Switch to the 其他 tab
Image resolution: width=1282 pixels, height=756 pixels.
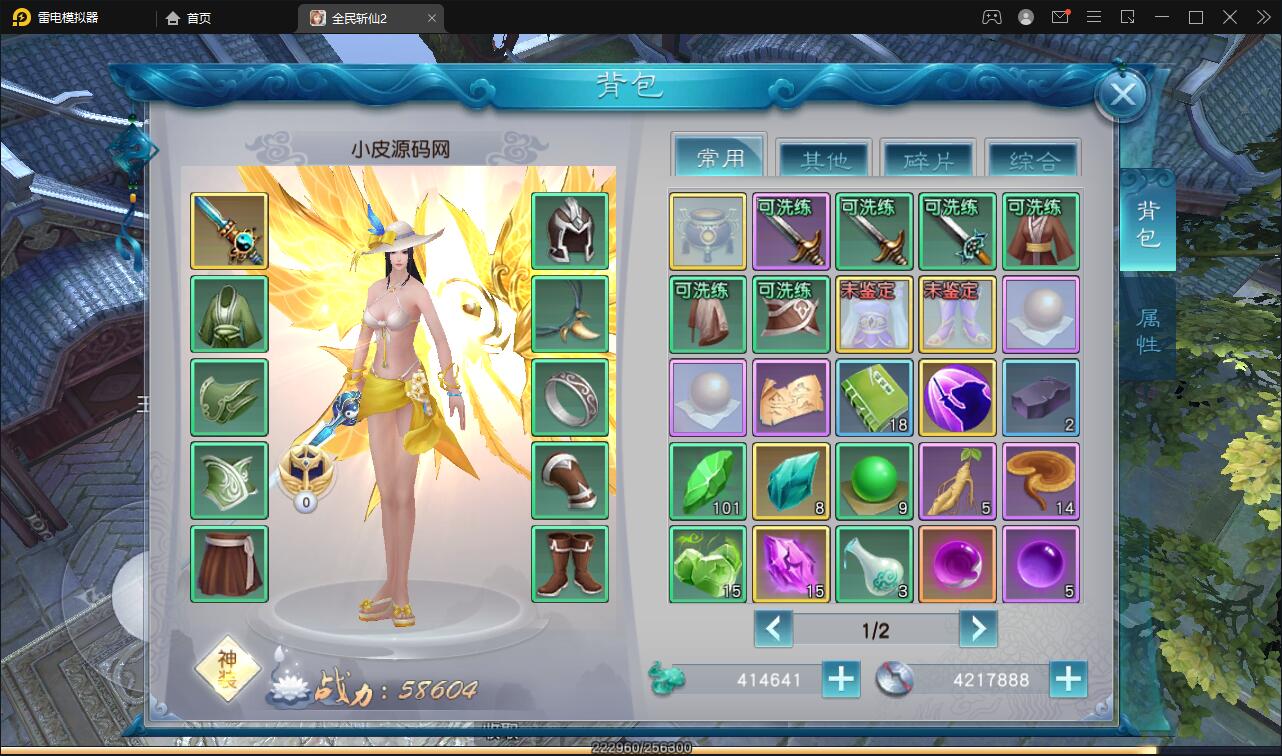coord(824,160)
